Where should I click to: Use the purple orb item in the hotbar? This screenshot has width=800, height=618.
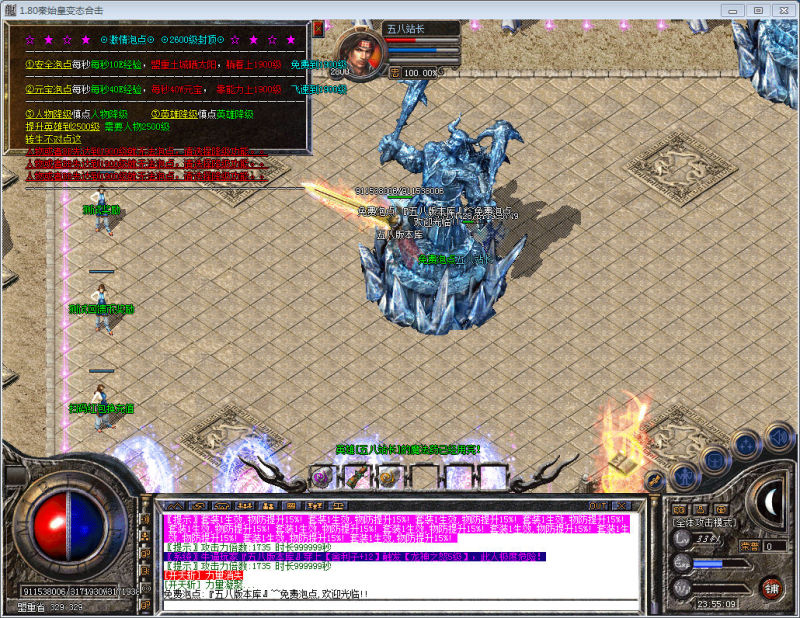[320, 477]
